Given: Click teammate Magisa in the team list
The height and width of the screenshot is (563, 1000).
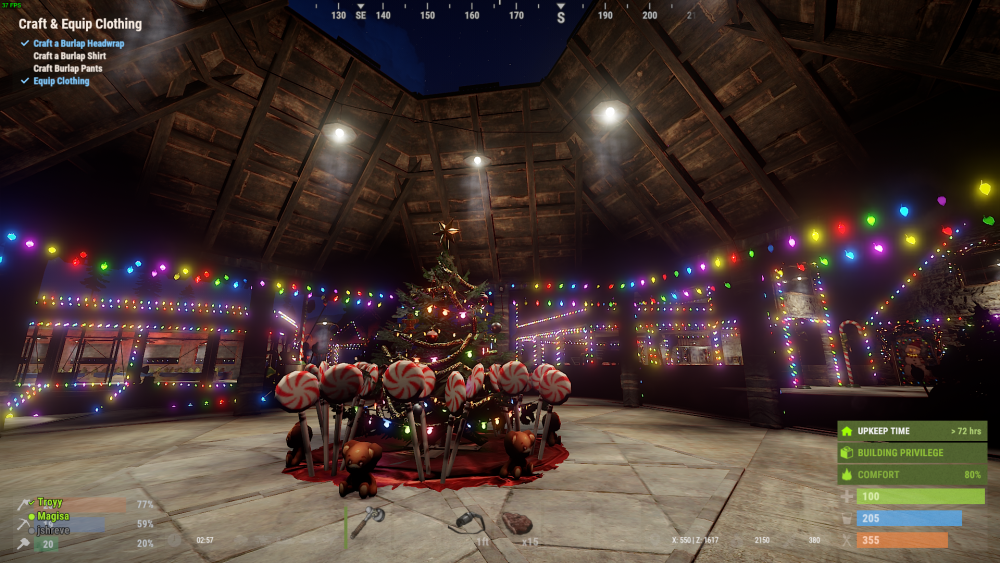Looking at the screenshot, I should pos(52,517).
